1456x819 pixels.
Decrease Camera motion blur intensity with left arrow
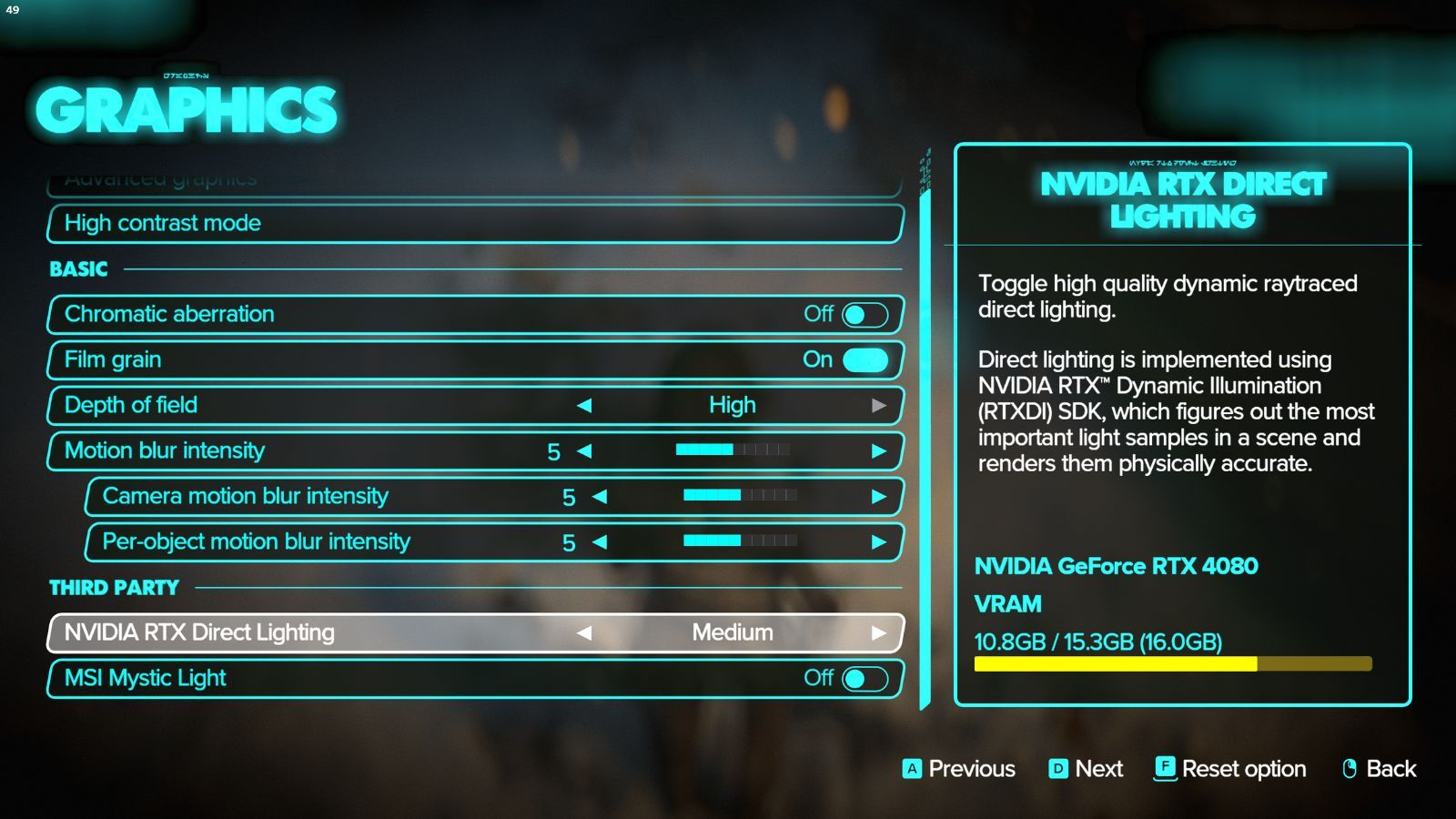click(598, 496)
